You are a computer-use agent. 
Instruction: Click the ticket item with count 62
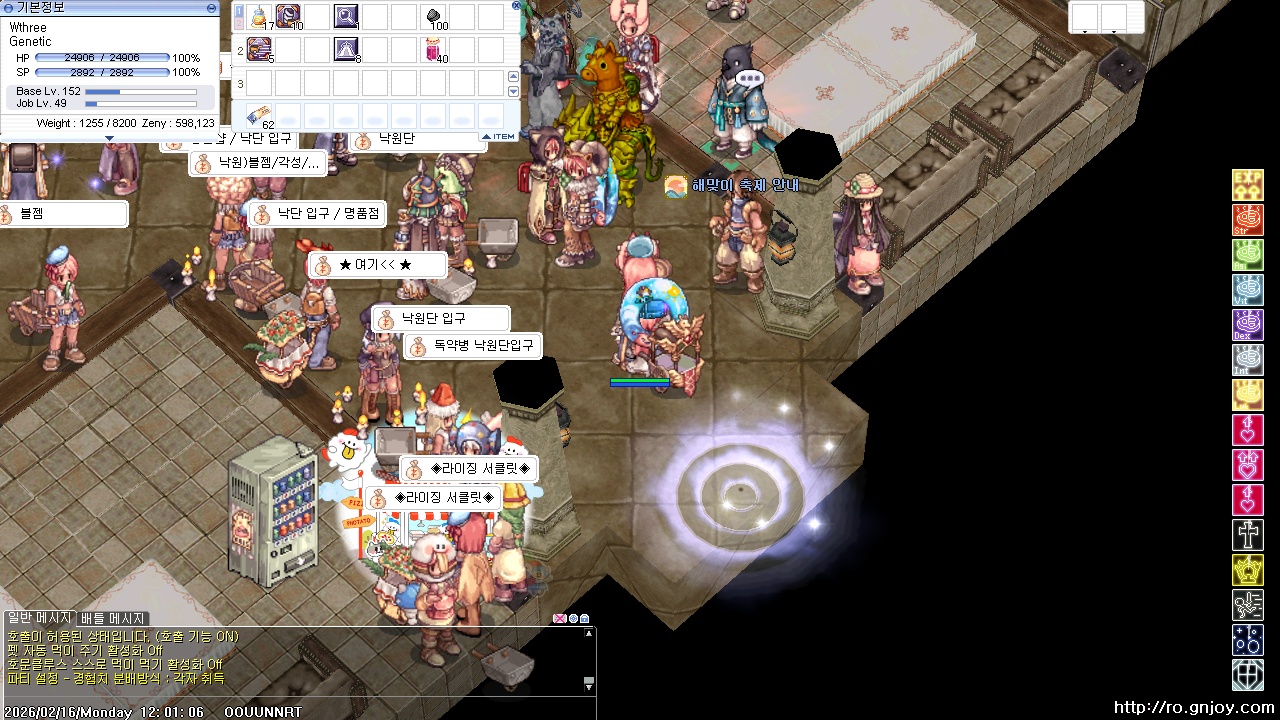tap(260, 114)
